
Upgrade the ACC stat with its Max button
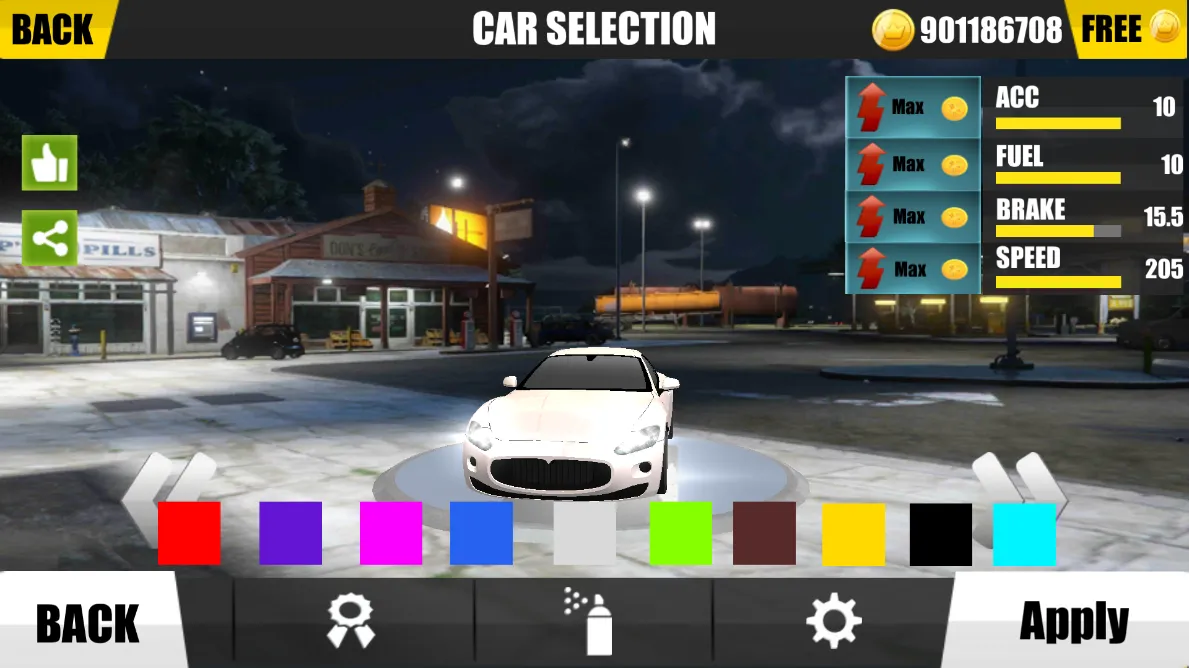pos(913,107)
